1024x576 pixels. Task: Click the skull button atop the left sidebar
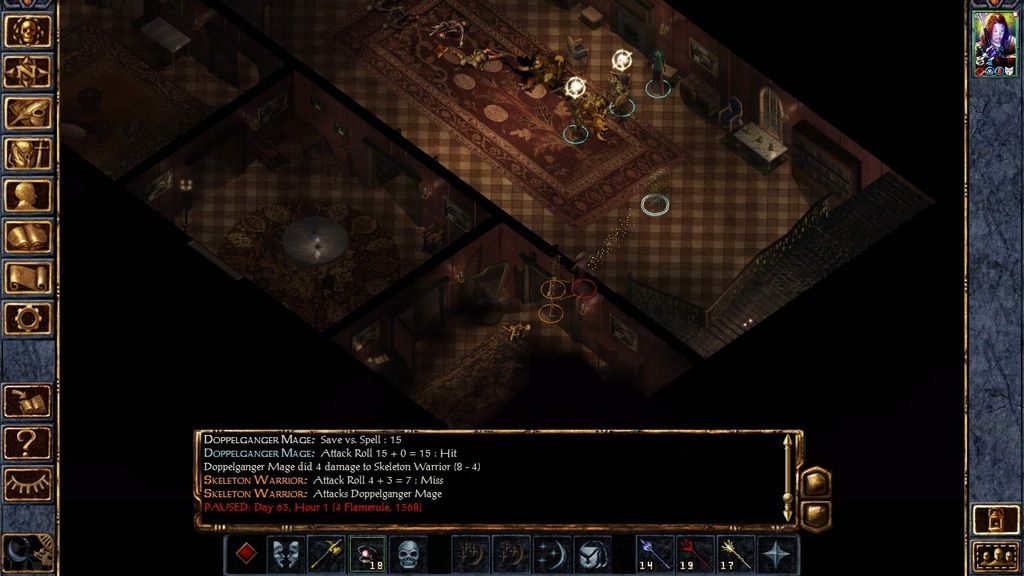(27, 30)
